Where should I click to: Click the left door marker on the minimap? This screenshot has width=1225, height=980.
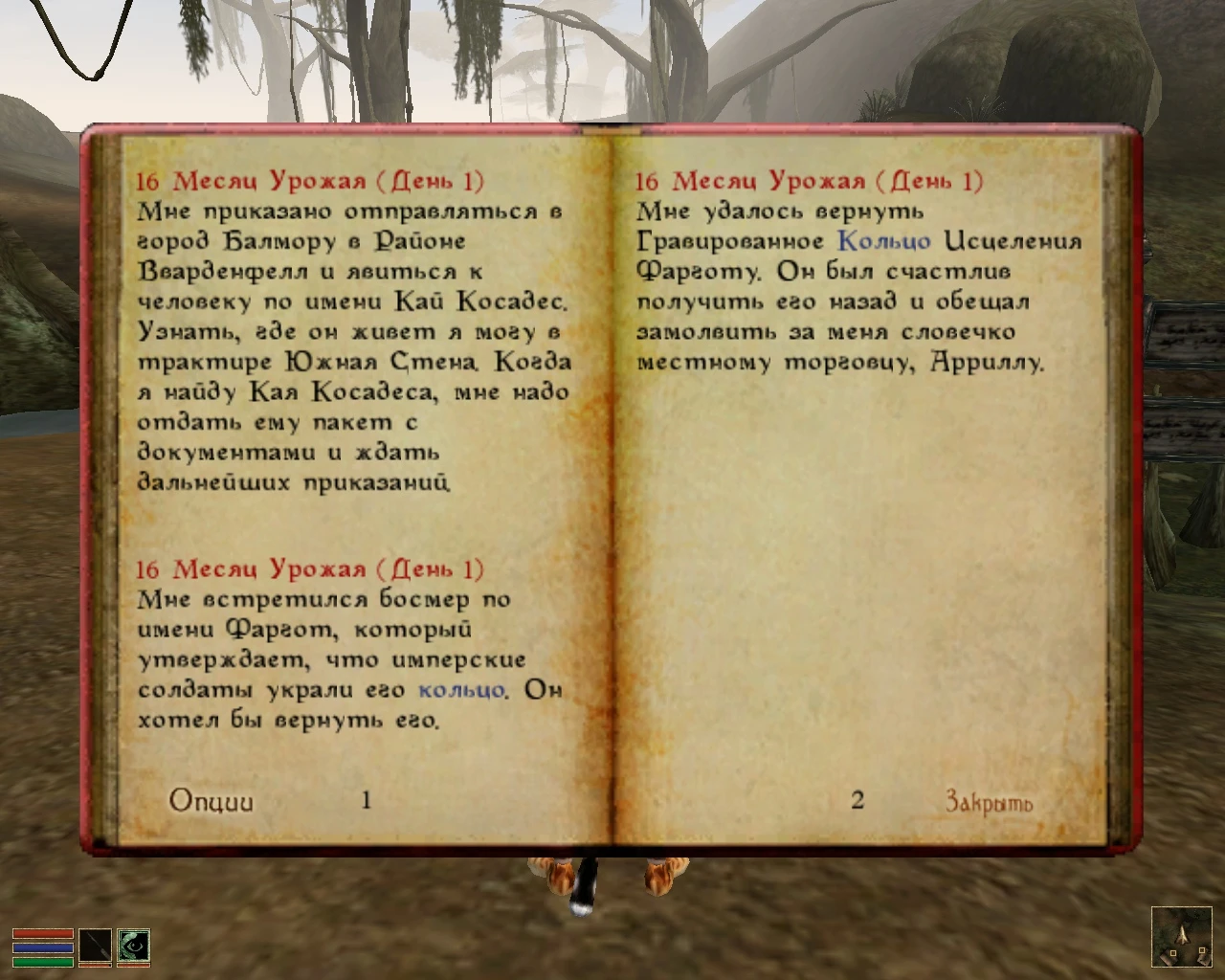coord(1173,953)
